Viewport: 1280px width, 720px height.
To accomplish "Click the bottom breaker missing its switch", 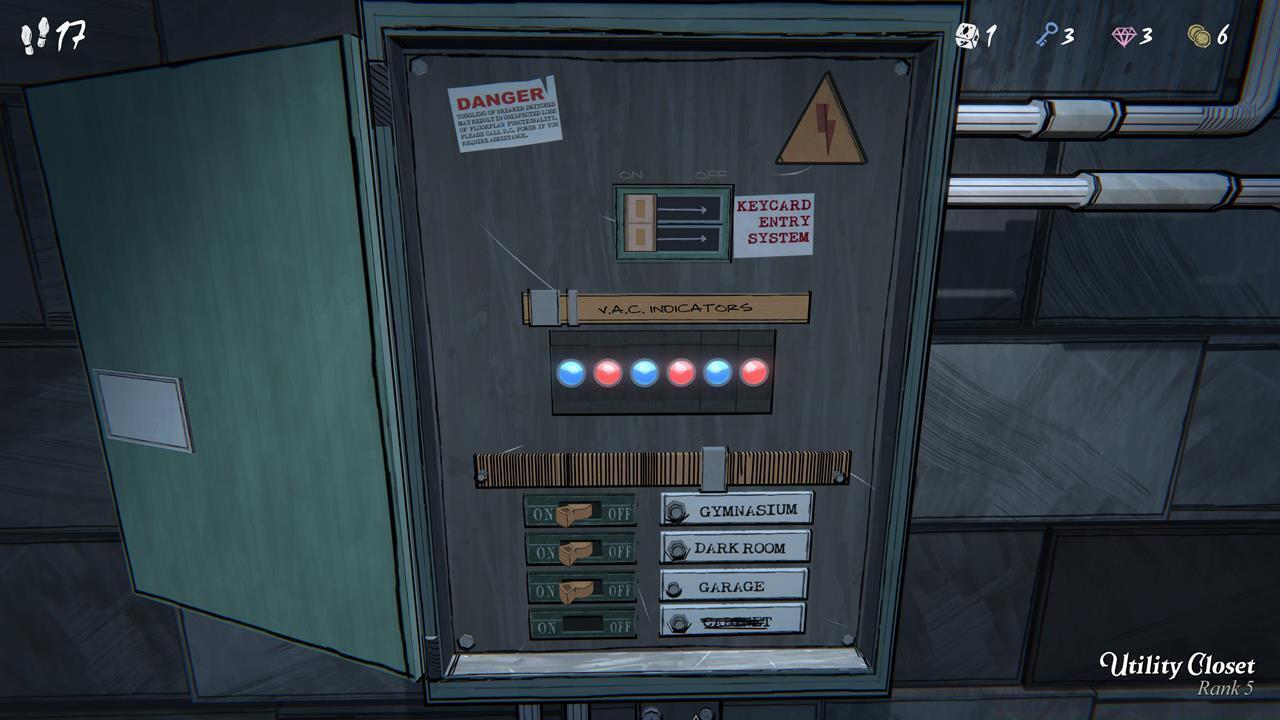I will [x=580, y=624].
